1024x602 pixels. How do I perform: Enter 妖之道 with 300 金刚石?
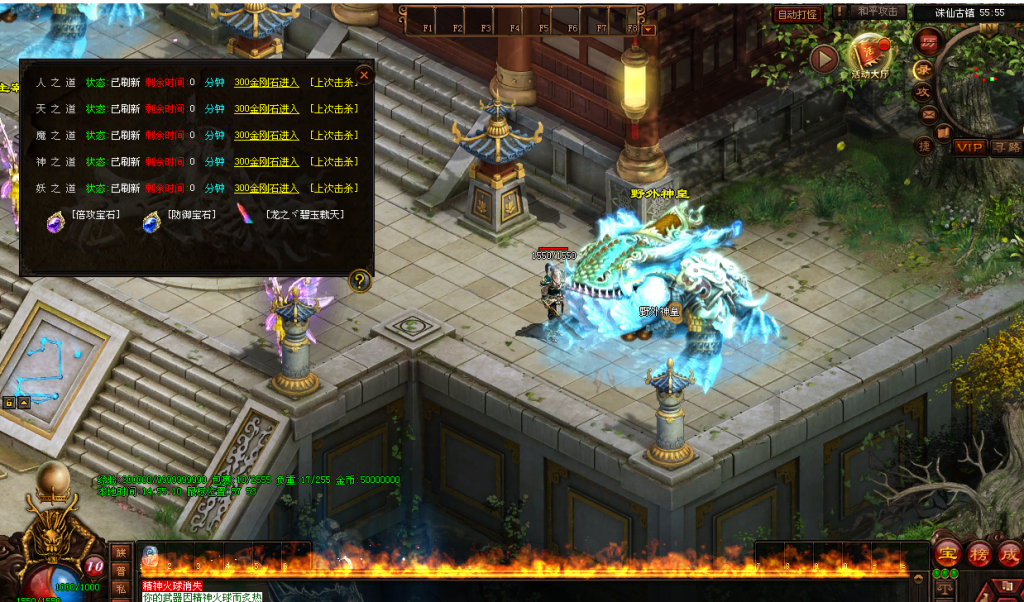coord(267,188)
